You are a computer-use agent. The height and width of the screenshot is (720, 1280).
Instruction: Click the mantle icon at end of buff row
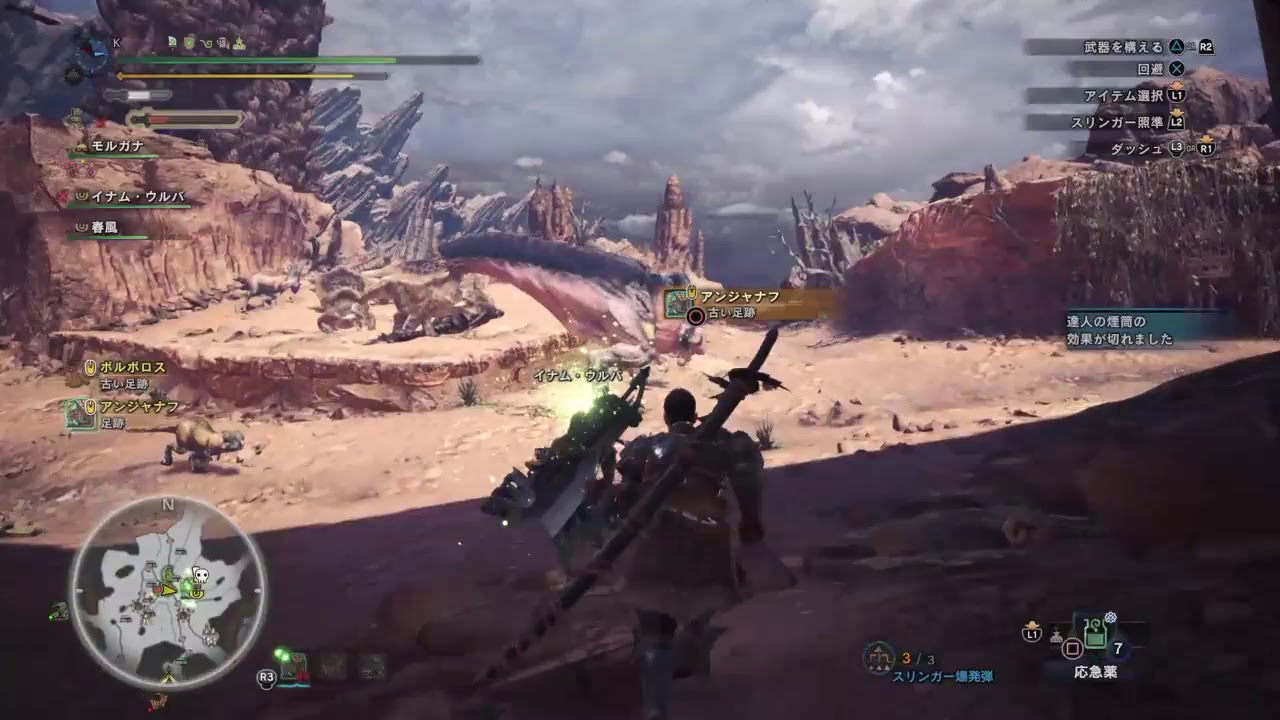tap(240, 44)
